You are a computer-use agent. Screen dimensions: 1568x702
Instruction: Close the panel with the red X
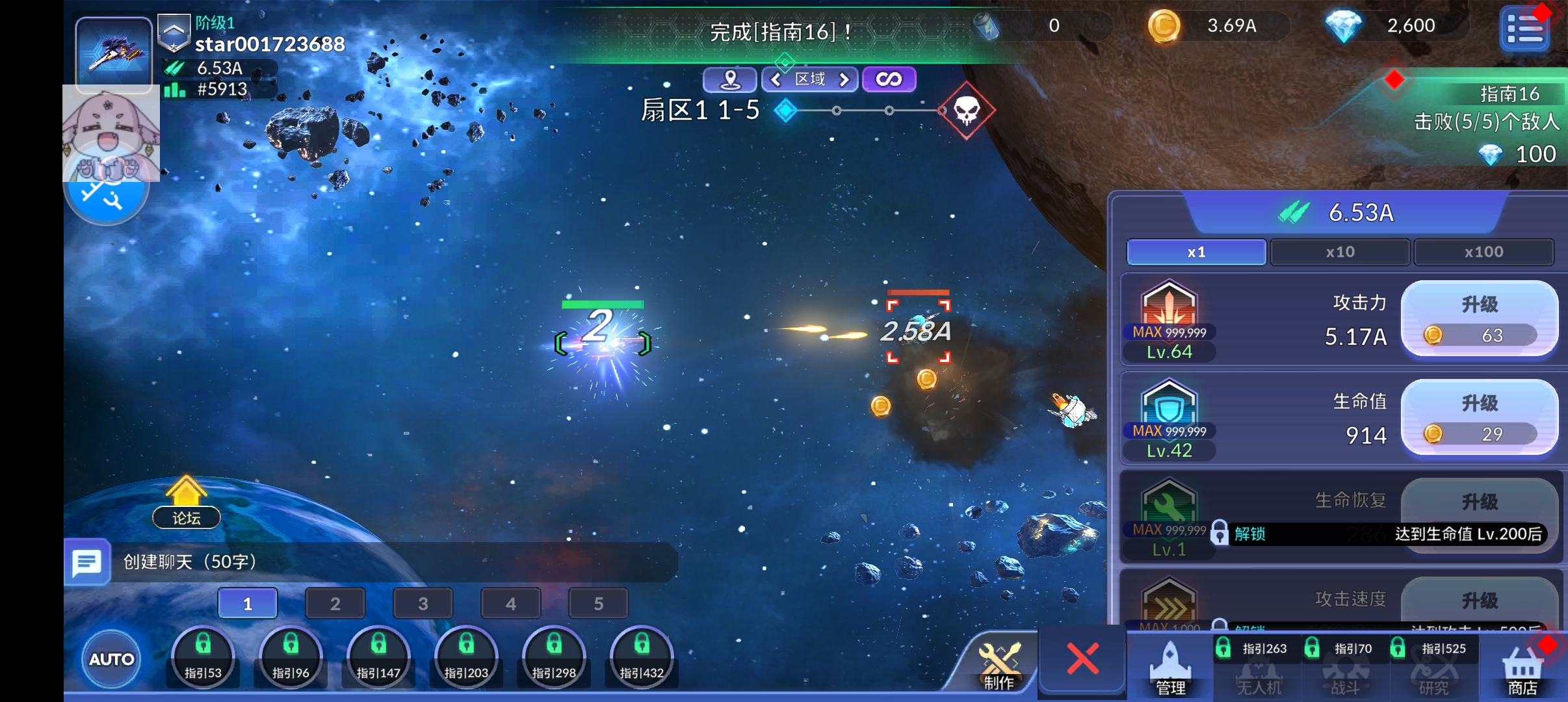(1082, 658)
